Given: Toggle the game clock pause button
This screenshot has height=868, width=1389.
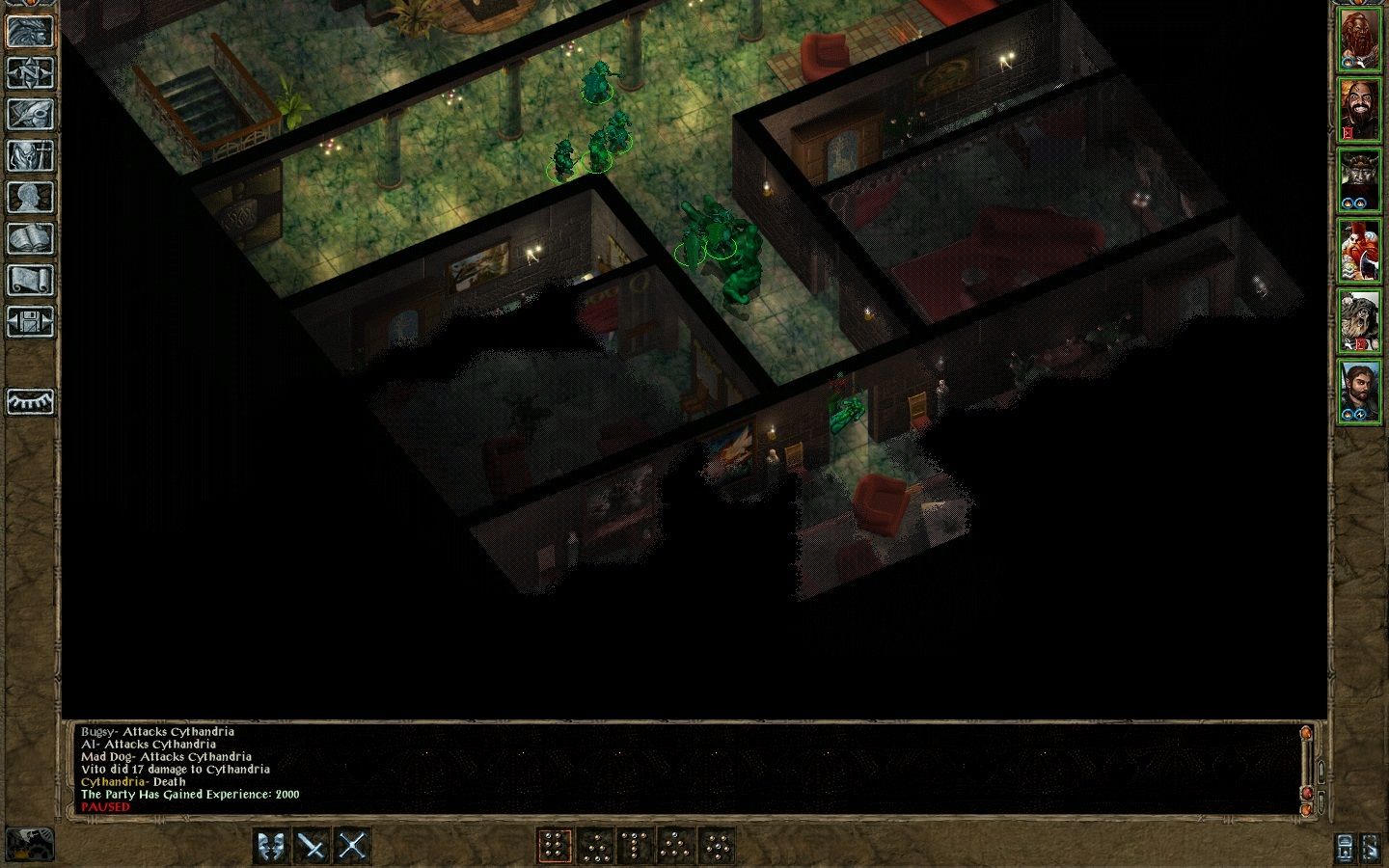Looking at the screenshot, I should [x=29, y=844].
